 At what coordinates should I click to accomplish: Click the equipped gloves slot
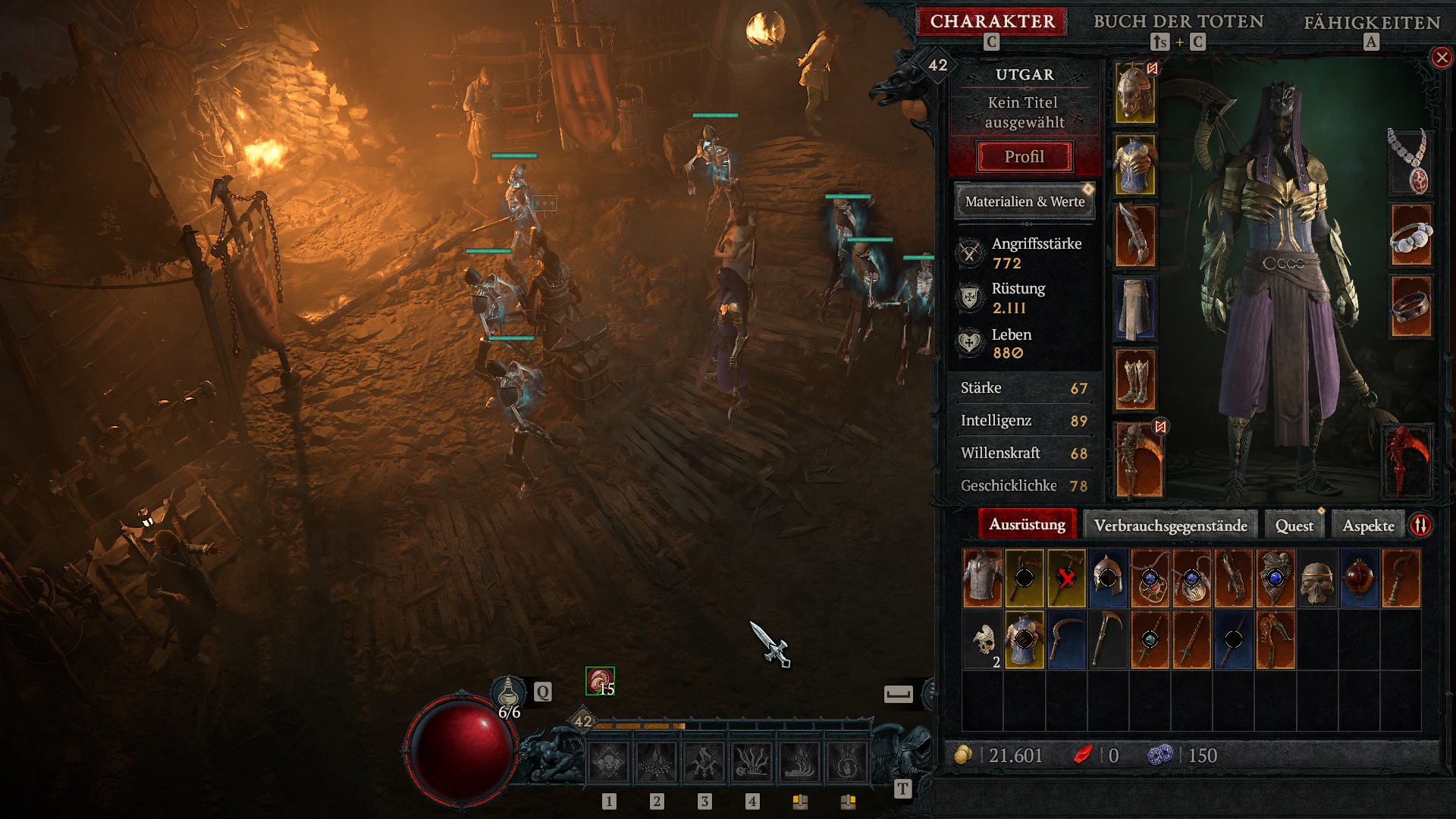tap(1134, 236)
